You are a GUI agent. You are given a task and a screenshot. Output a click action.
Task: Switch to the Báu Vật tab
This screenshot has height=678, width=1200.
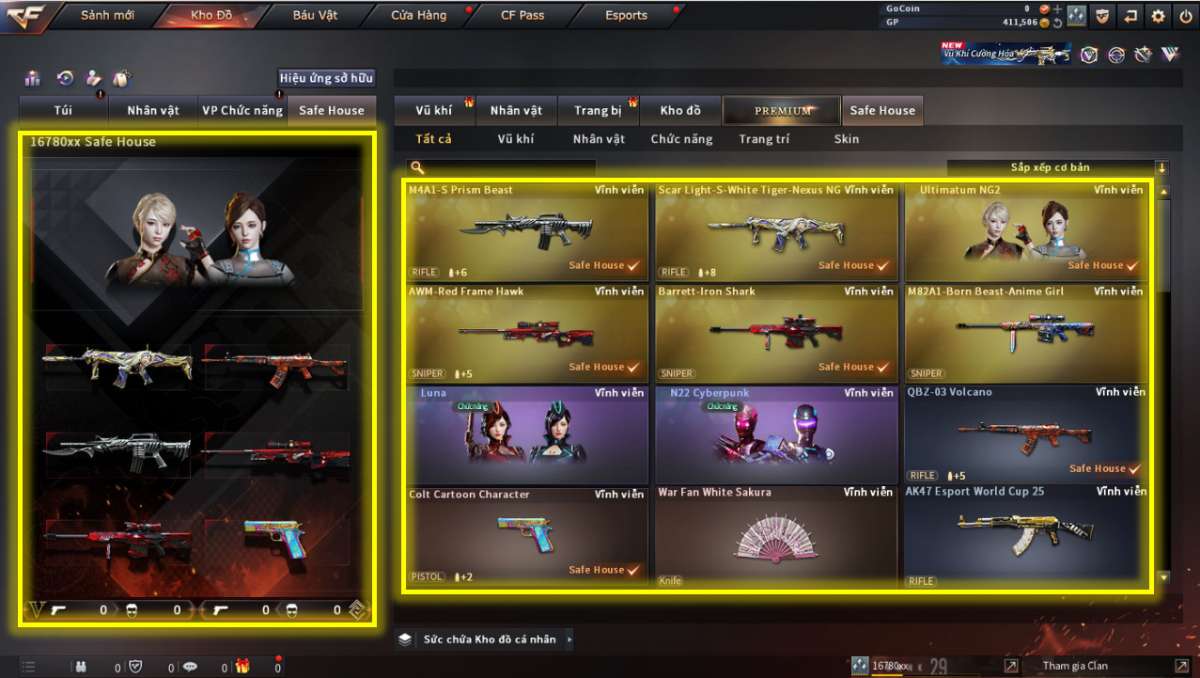[315, 16]
